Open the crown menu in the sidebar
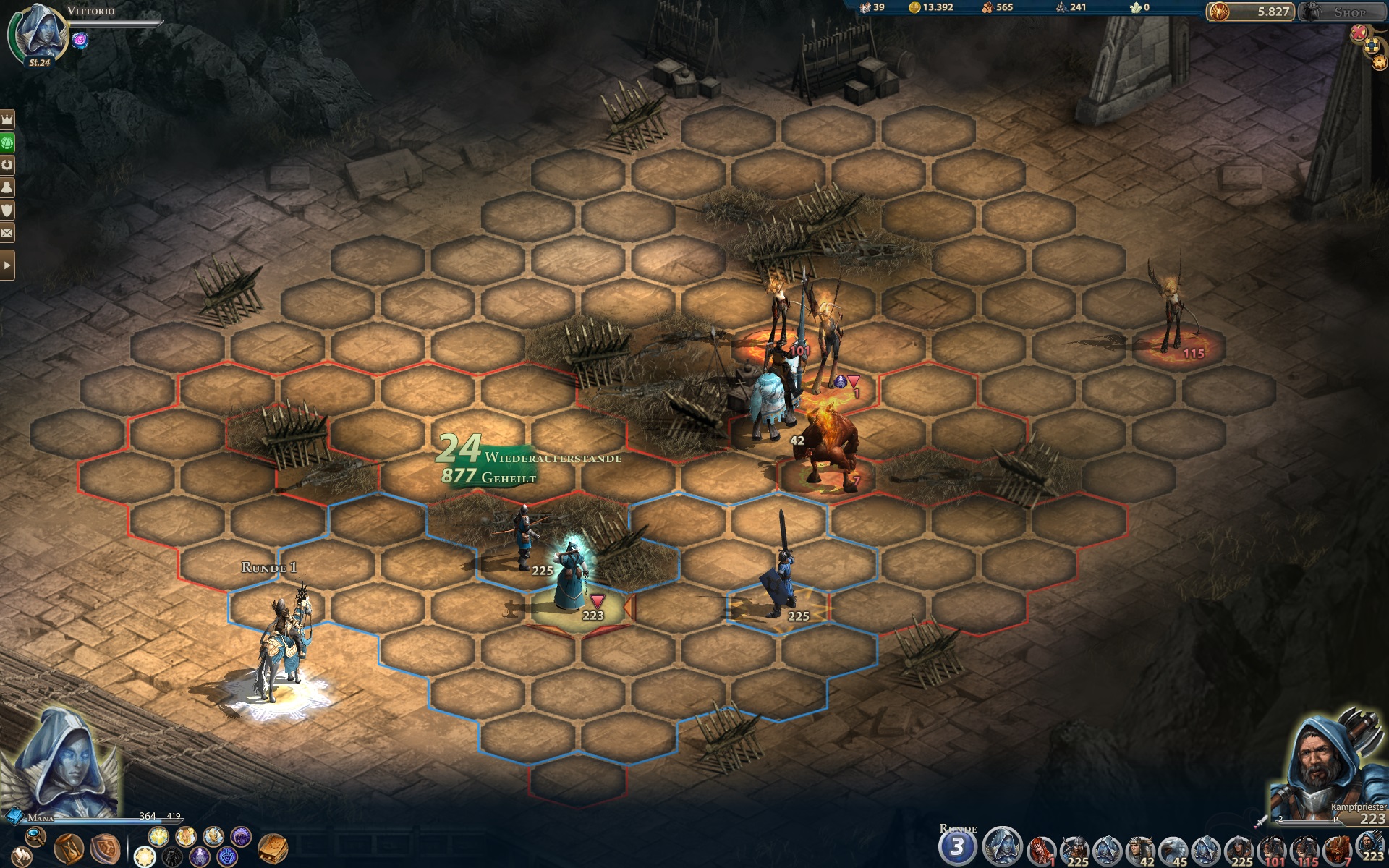 7,119
